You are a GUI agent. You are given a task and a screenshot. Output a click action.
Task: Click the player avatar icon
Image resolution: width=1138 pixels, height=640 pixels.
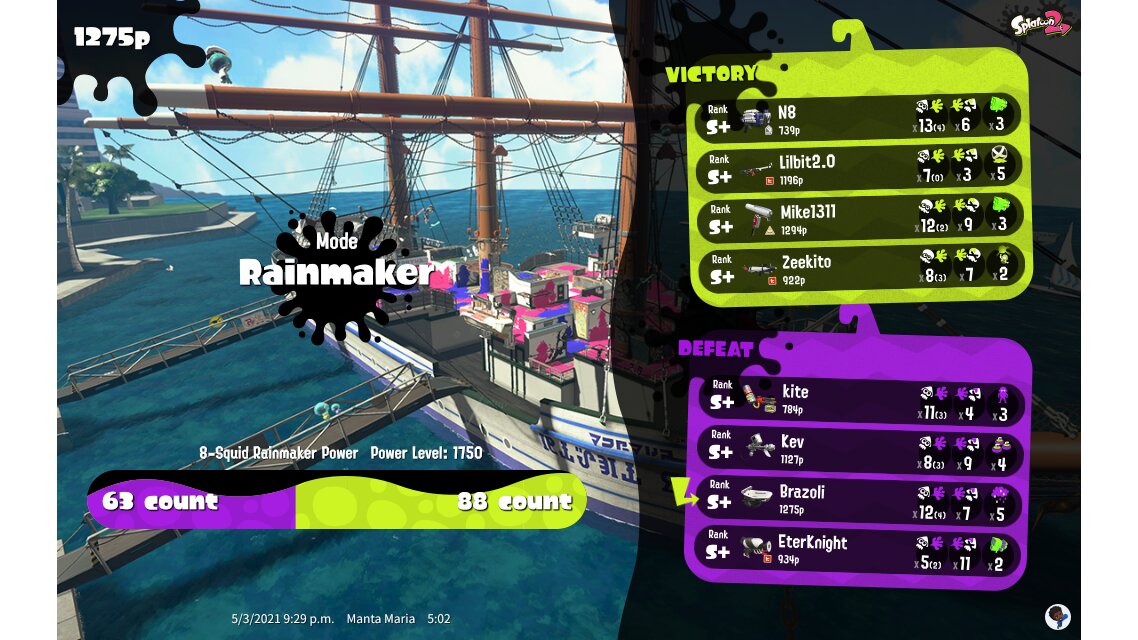tap(1056, 615)
